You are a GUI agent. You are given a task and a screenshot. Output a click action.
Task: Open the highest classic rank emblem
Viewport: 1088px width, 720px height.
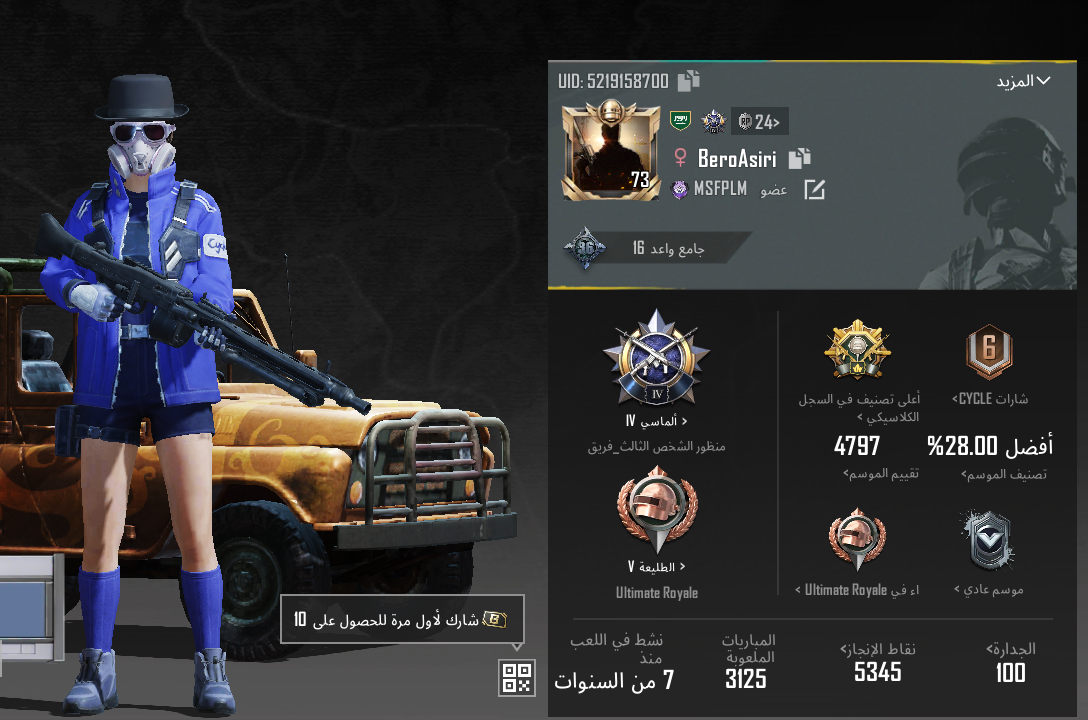pyautogui.click(x=857, y=351)
